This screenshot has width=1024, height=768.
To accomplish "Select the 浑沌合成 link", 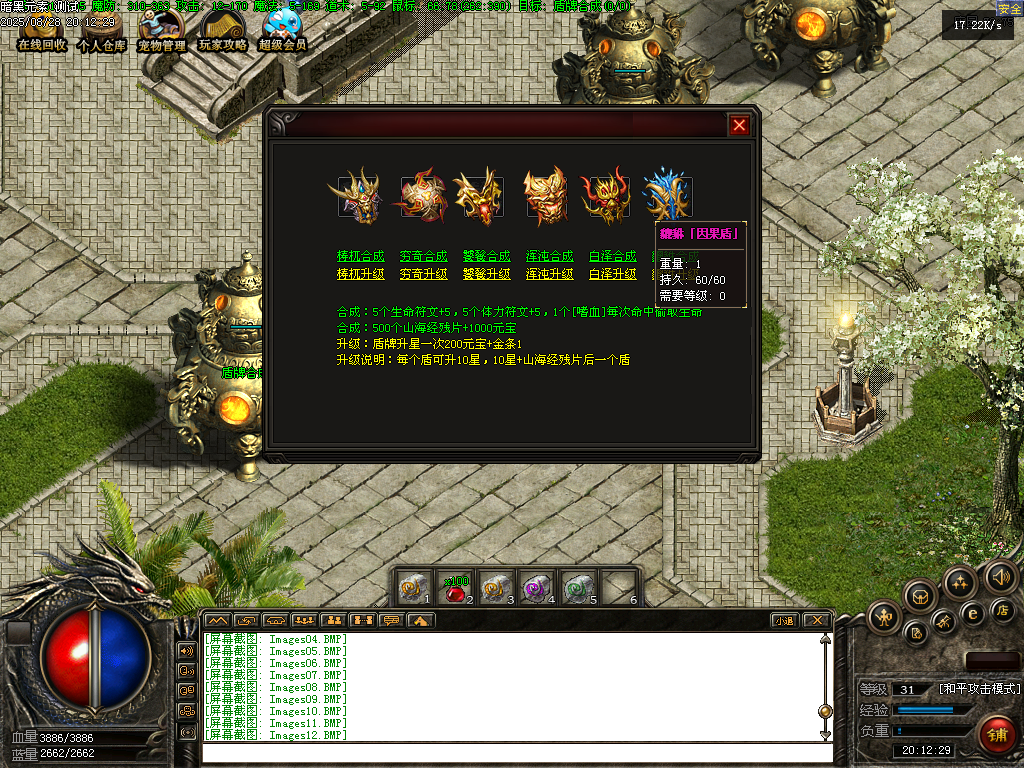I will click(x=549, y=257).
